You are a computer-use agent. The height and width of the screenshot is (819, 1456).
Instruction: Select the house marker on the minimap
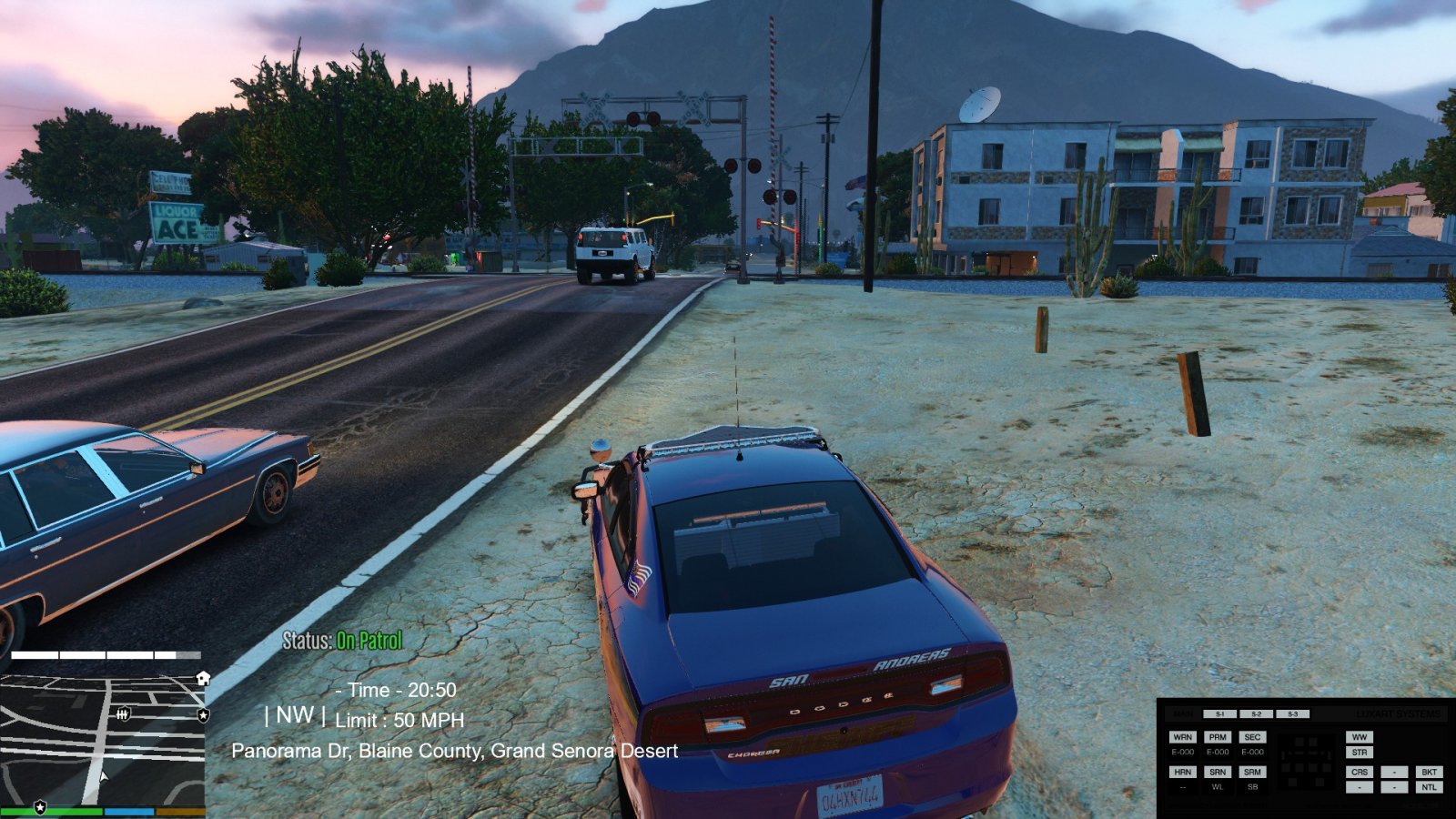pyautogui.click(x=203, y=678)
